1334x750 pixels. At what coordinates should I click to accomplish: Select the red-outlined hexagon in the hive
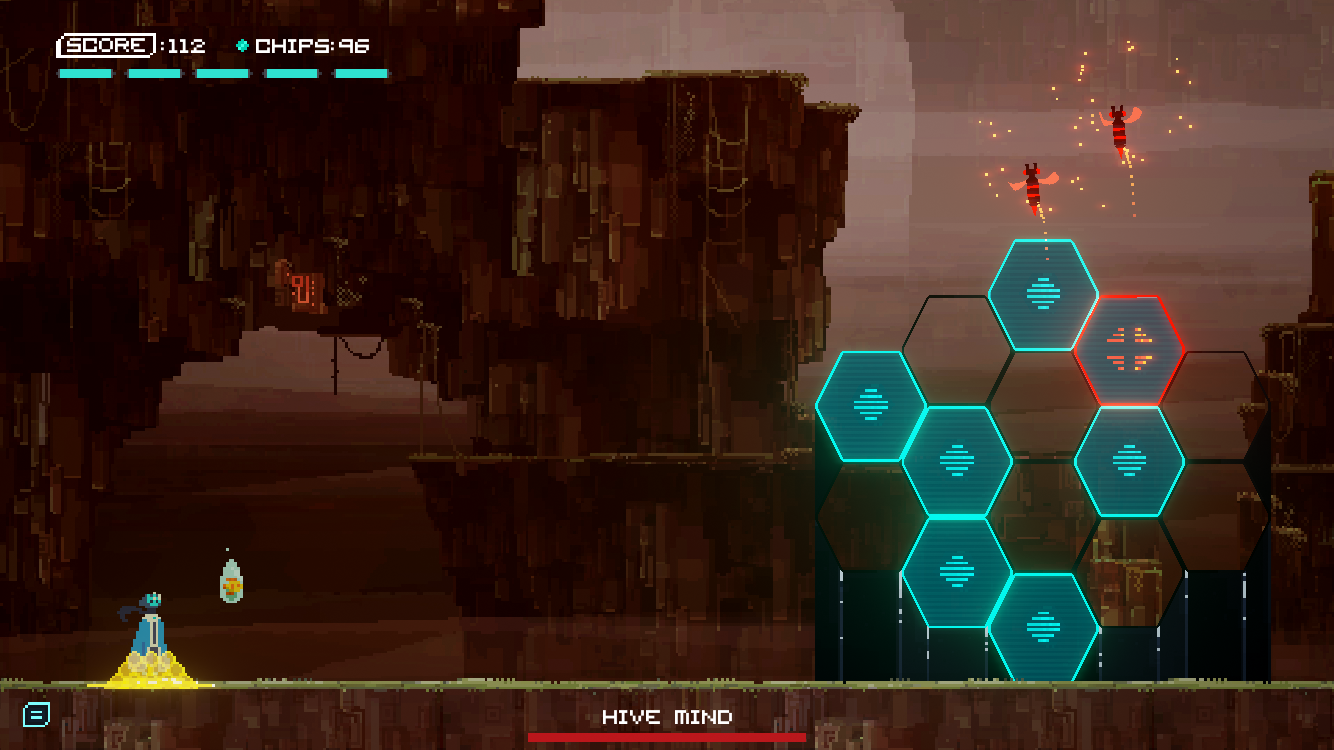click(x=1130, y=352)
